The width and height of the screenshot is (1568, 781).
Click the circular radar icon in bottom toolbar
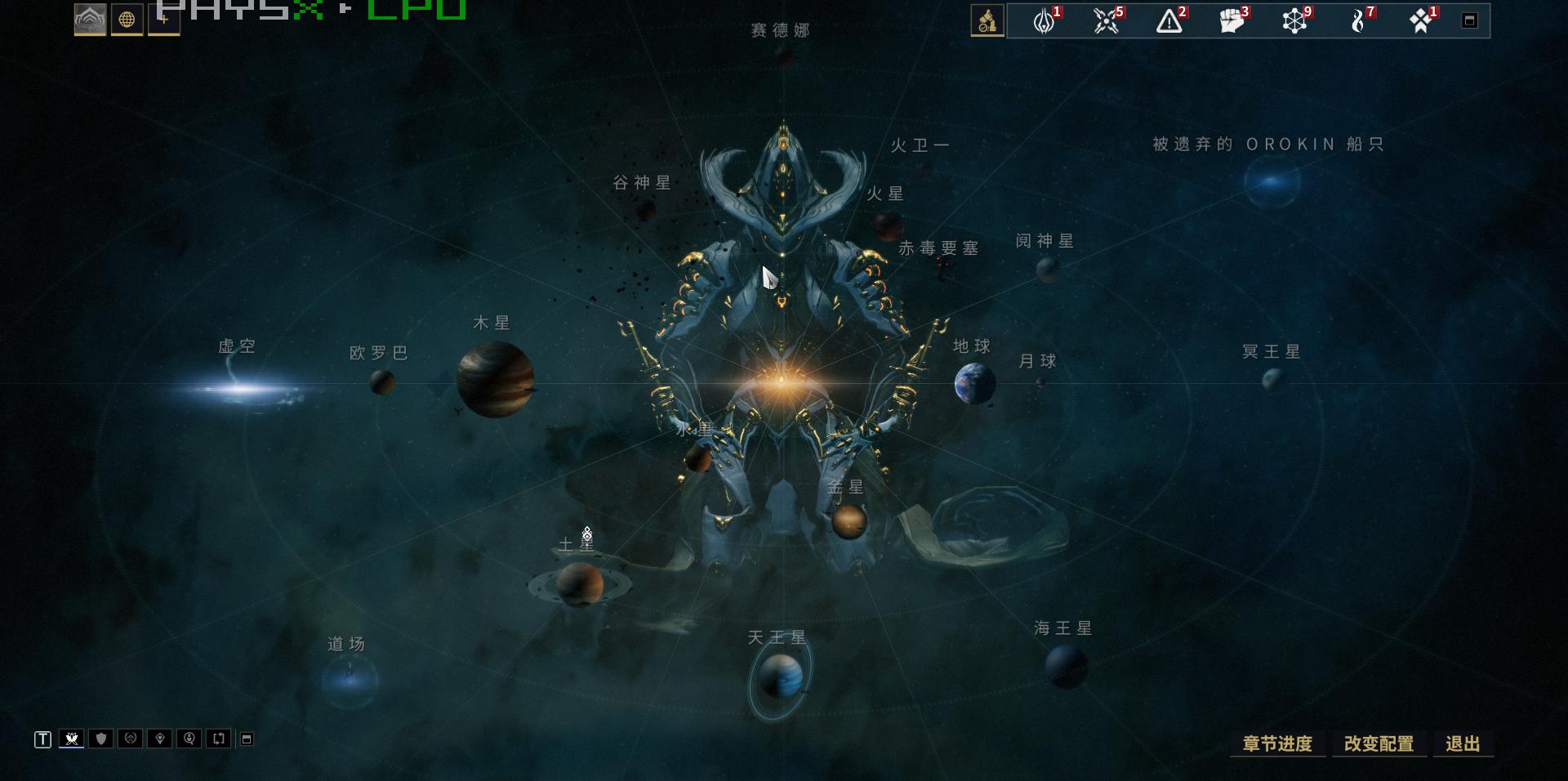click(131, 739)
